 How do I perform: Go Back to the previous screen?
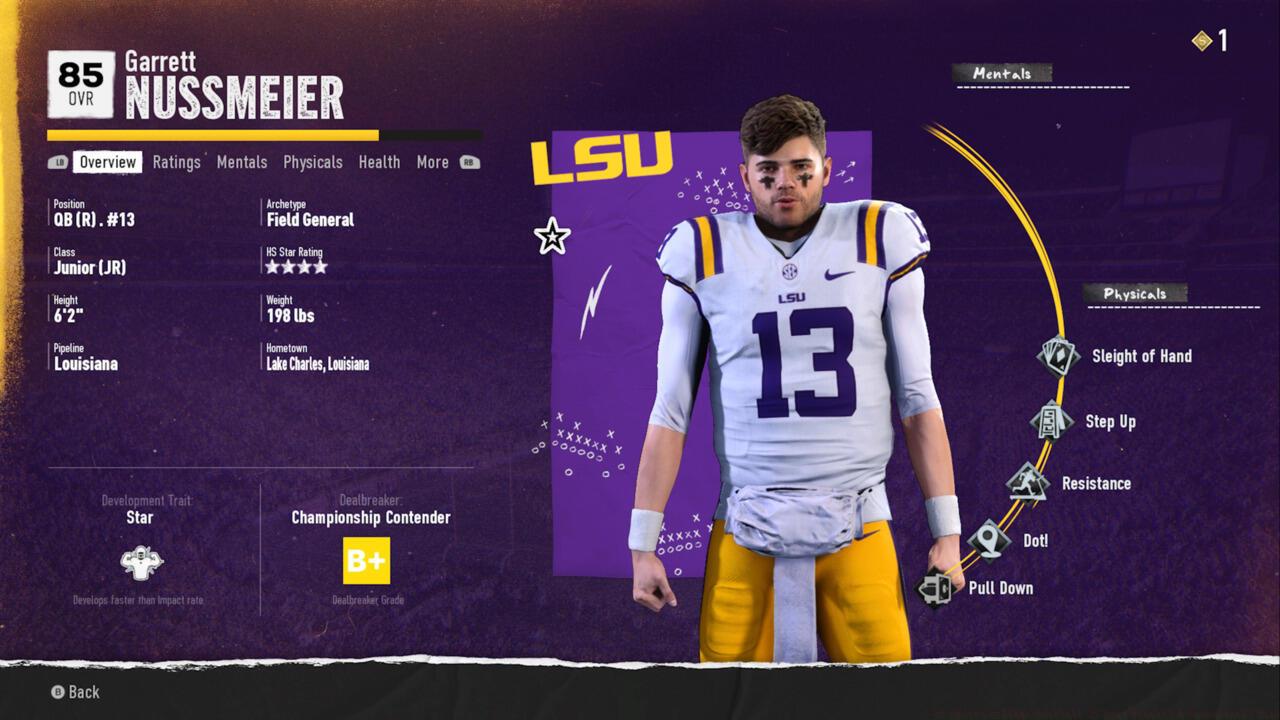click(76, 692)
